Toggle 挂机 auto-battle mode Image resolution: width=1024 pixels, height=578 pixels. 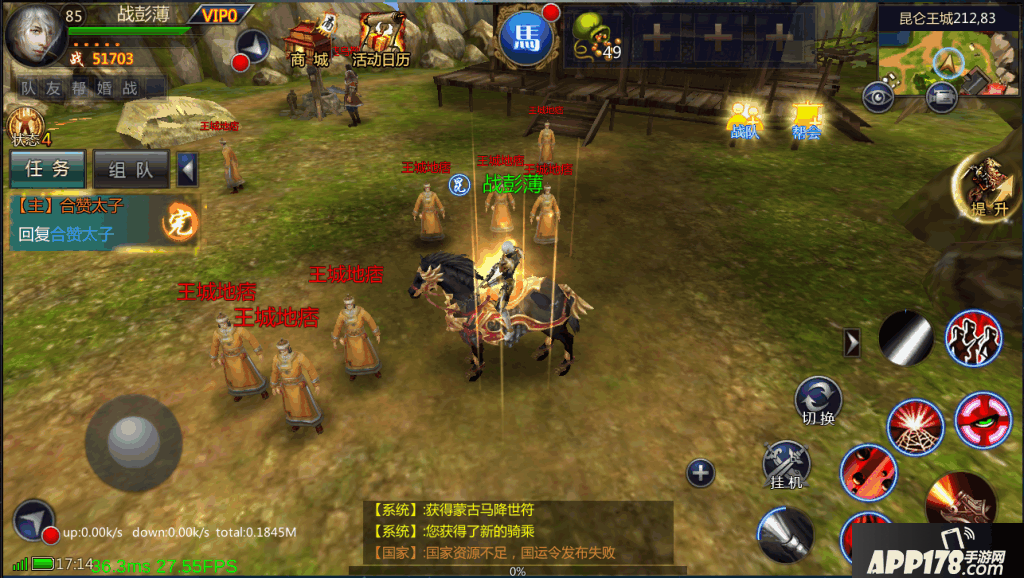coord(785,465)
